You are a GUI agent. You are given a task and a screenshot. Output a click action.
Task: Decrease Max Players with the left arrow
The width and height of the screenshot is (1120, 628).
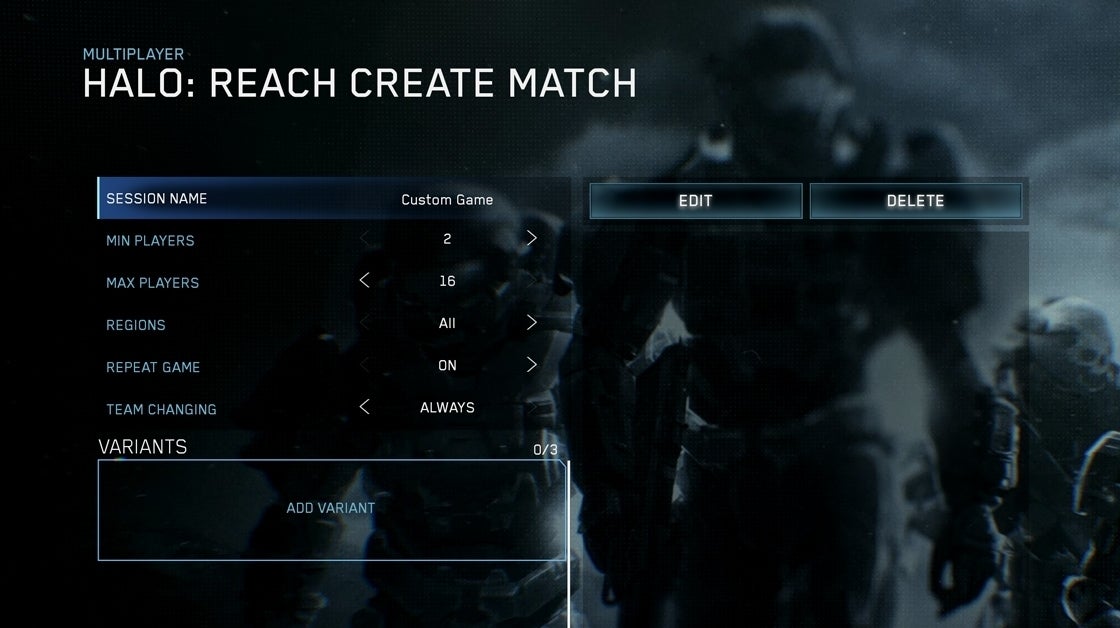pyautogui.click(x=364, y=281)
